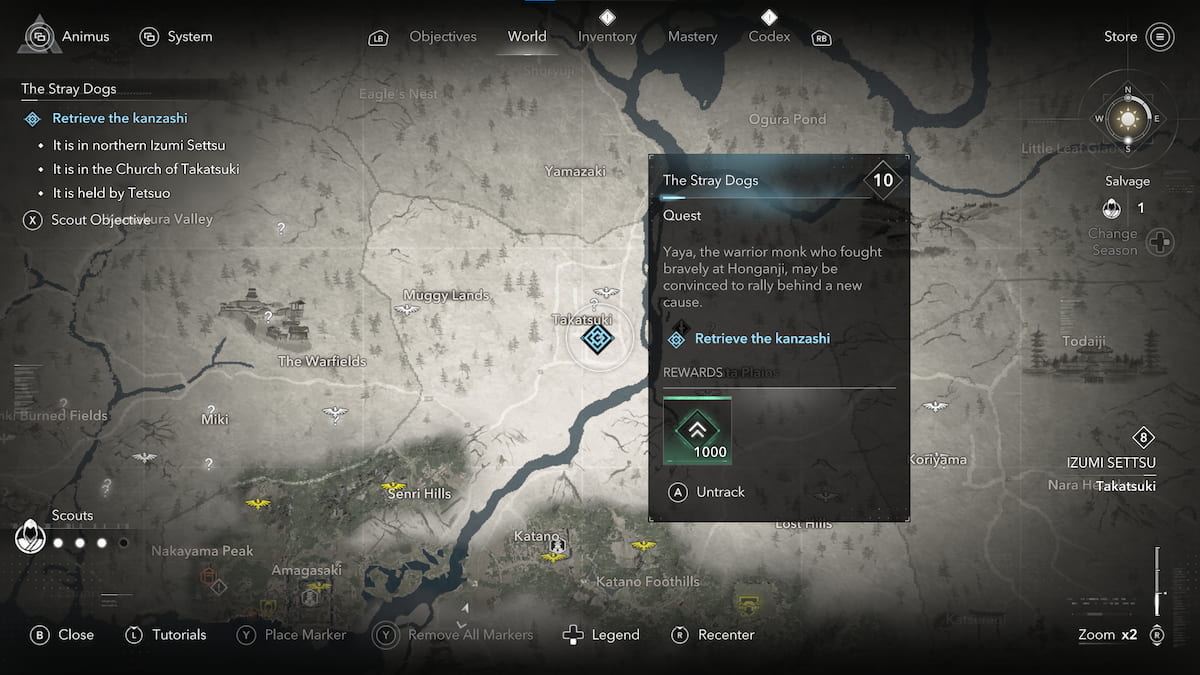
Task: Switch to the Mastery tab
Action: (692, 37)
